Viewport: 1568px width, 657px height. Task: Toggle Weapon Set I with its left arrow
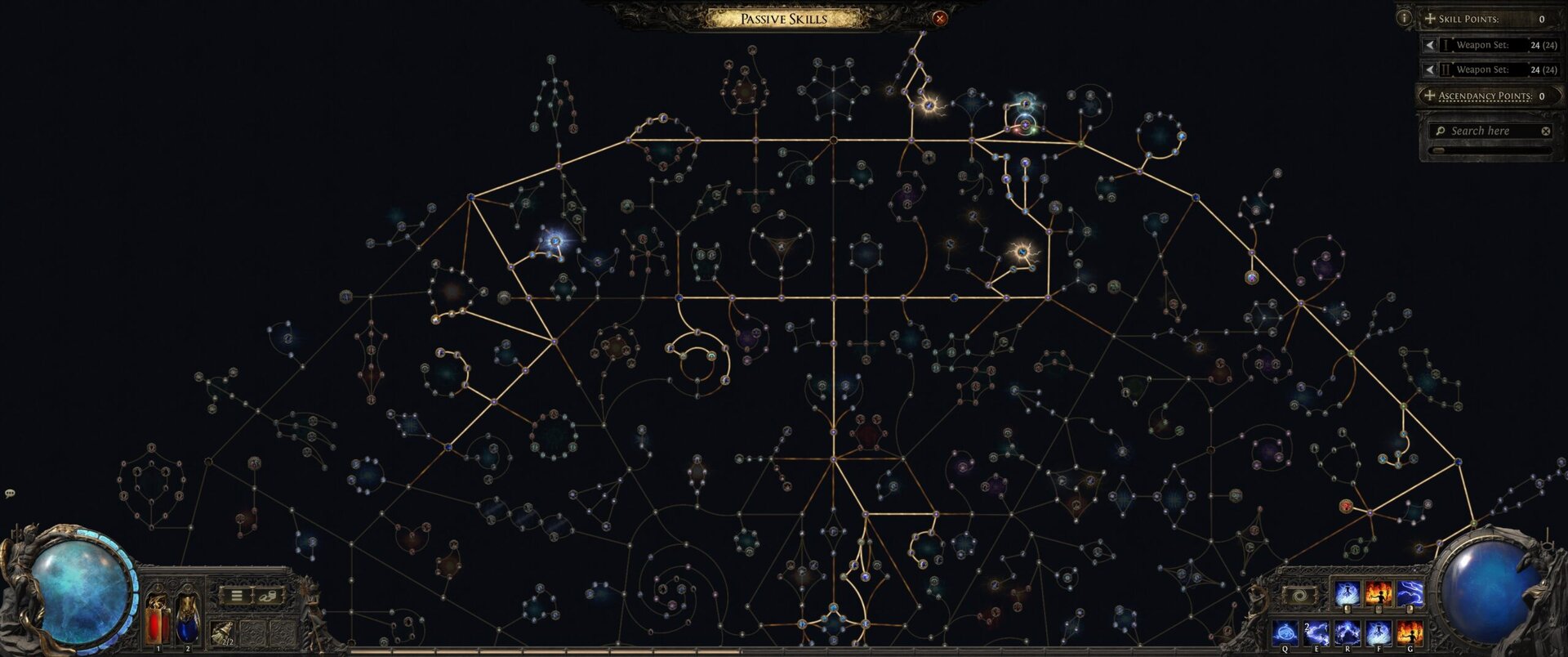1430,45
